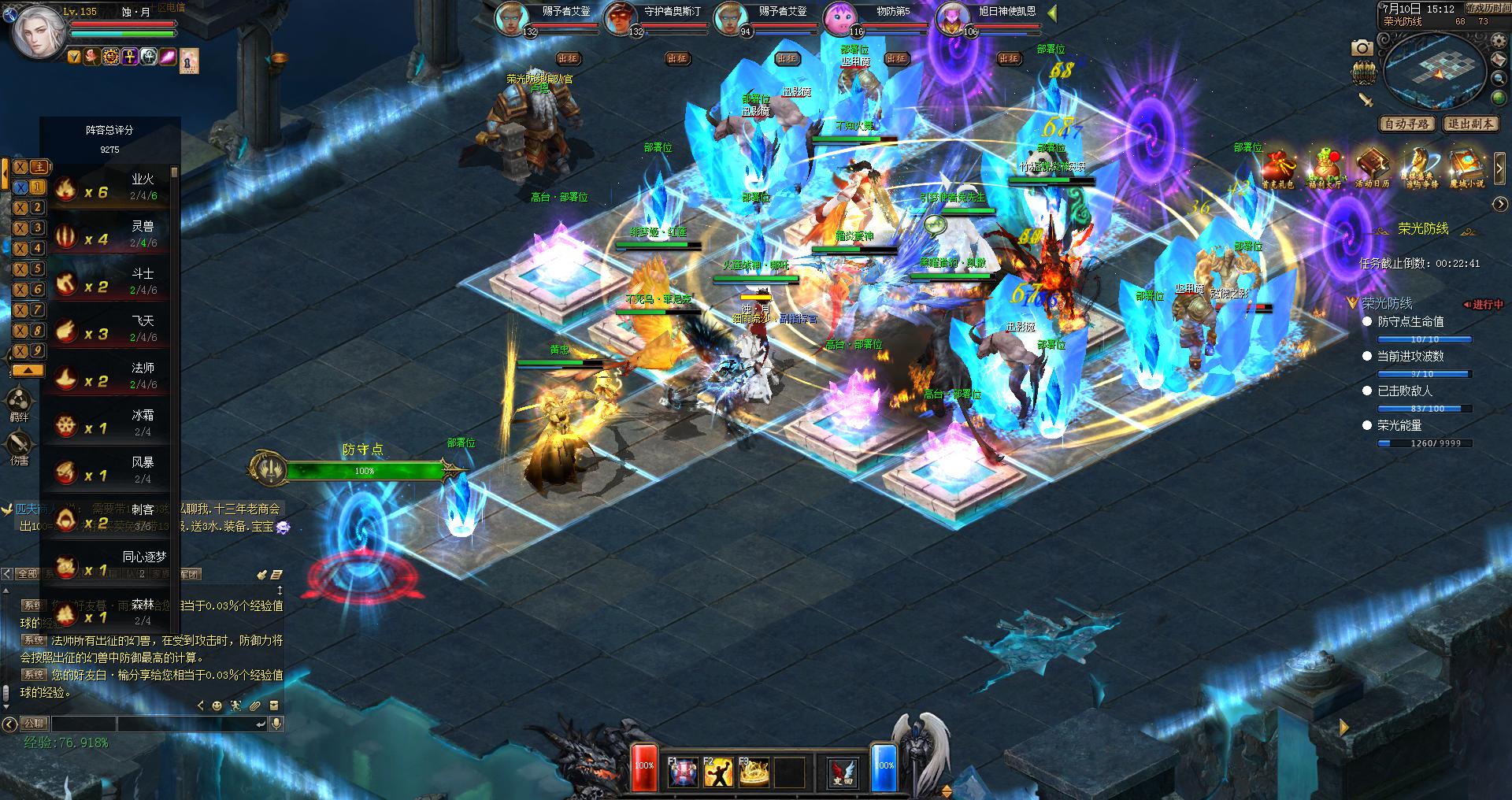
Task: Click the minimap magnifier search button
Action: click(1499, 78)
